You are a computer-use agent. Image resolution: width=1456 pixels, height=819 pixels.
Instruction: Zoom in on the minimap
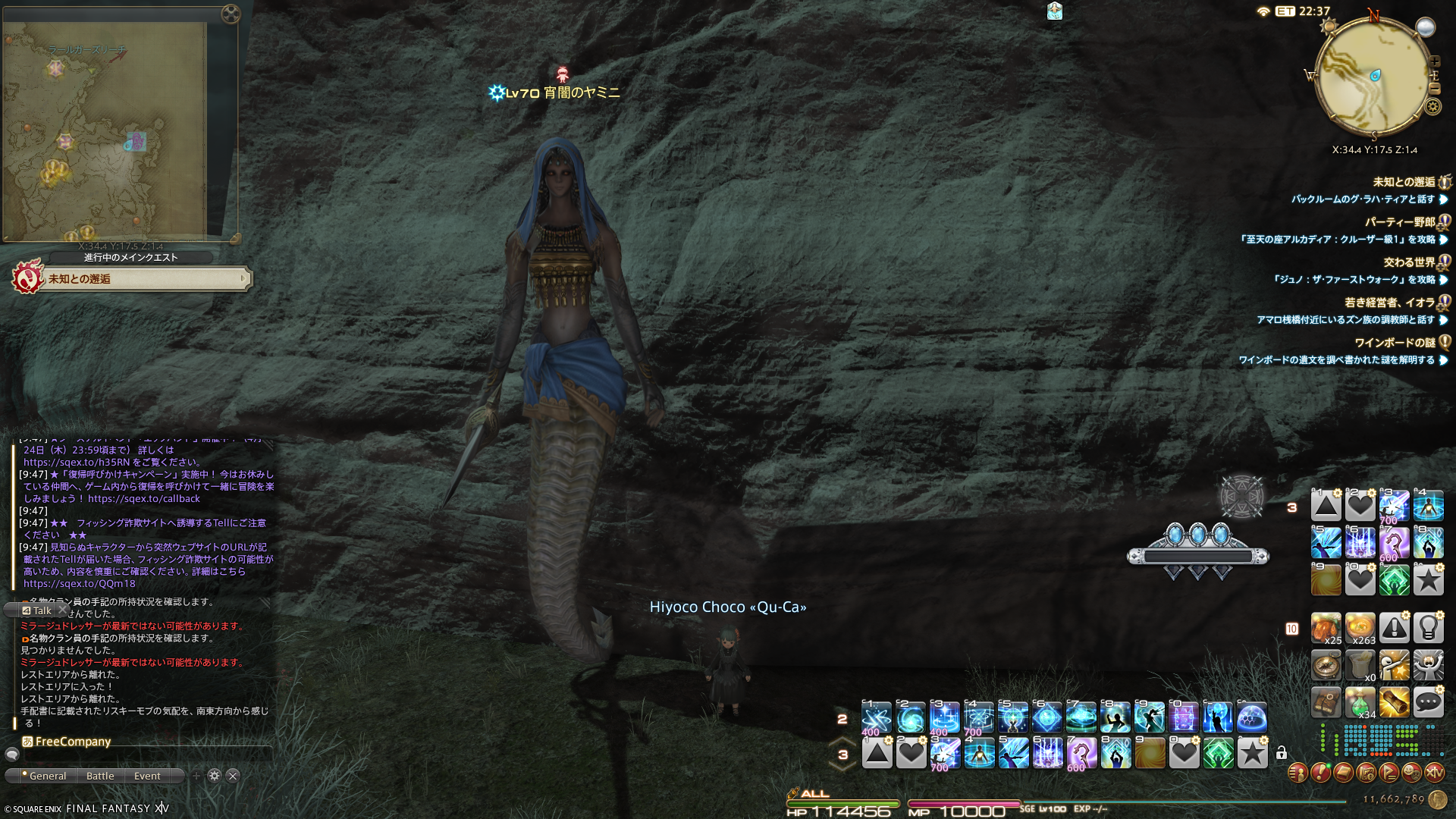[1434, 62]
